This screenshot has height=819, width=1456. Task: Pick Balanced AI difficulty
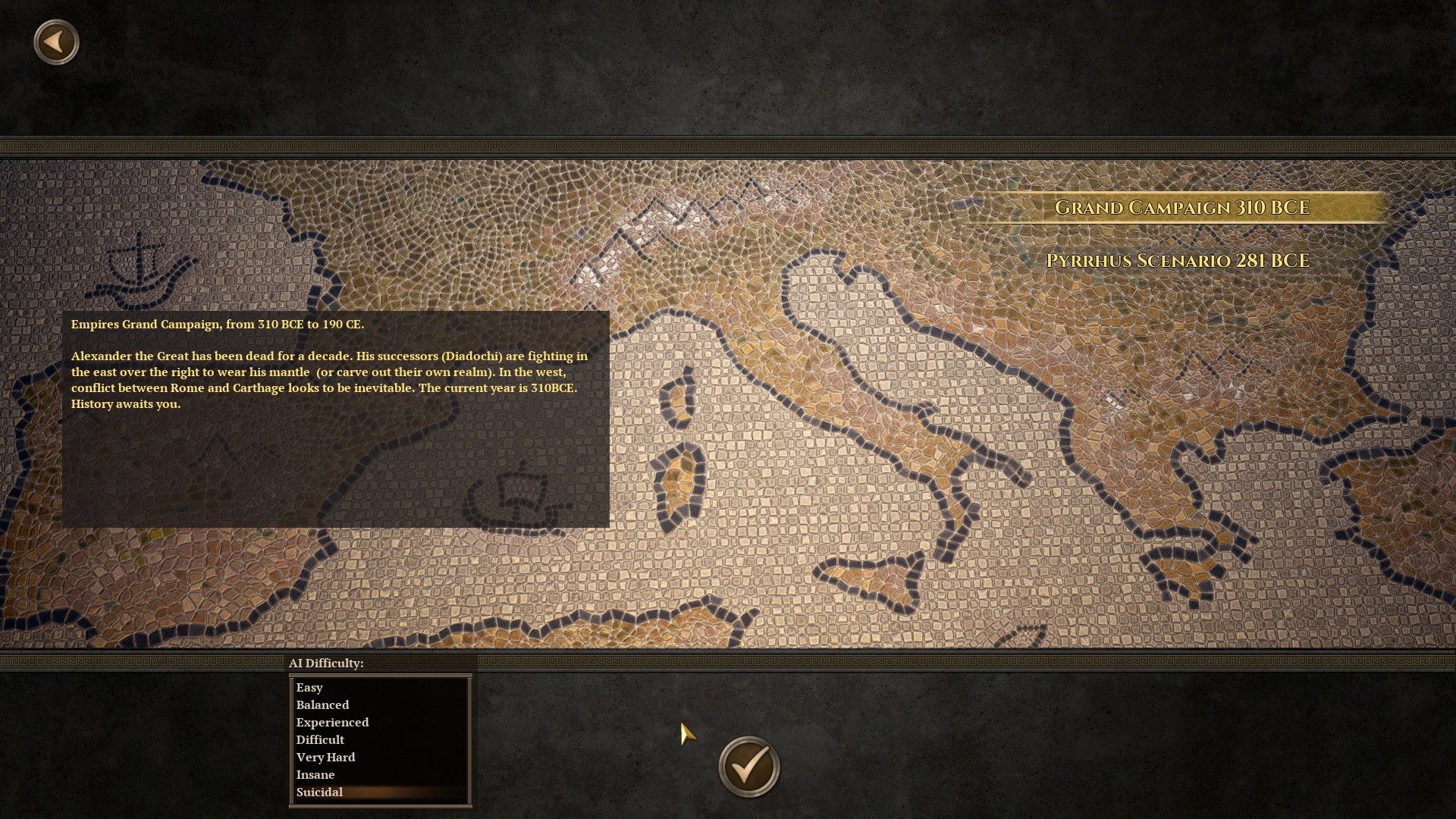click(322, 705)
